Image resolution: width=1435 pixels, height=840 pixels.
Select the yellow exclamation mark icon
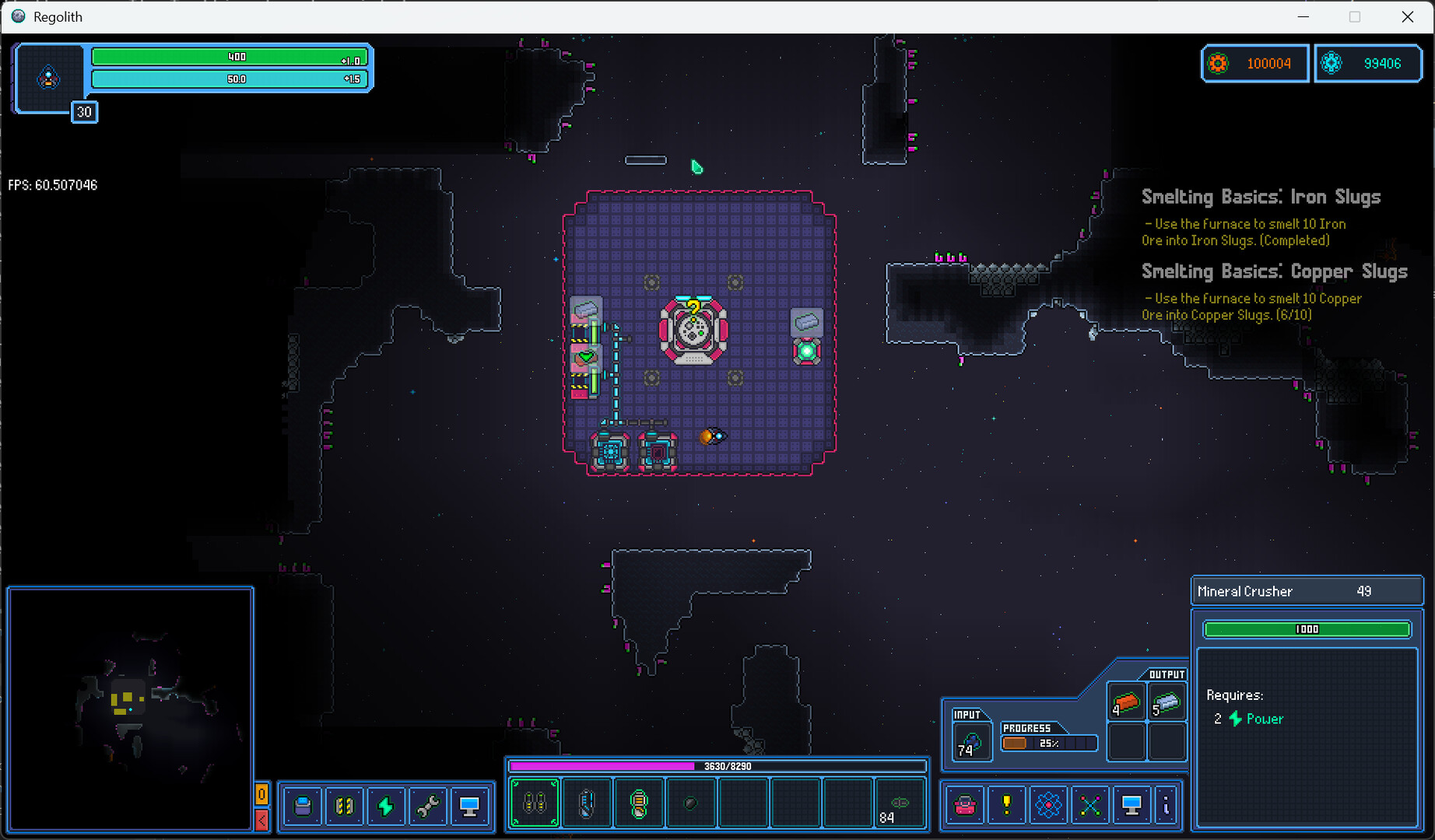(x=1006, y=804)
